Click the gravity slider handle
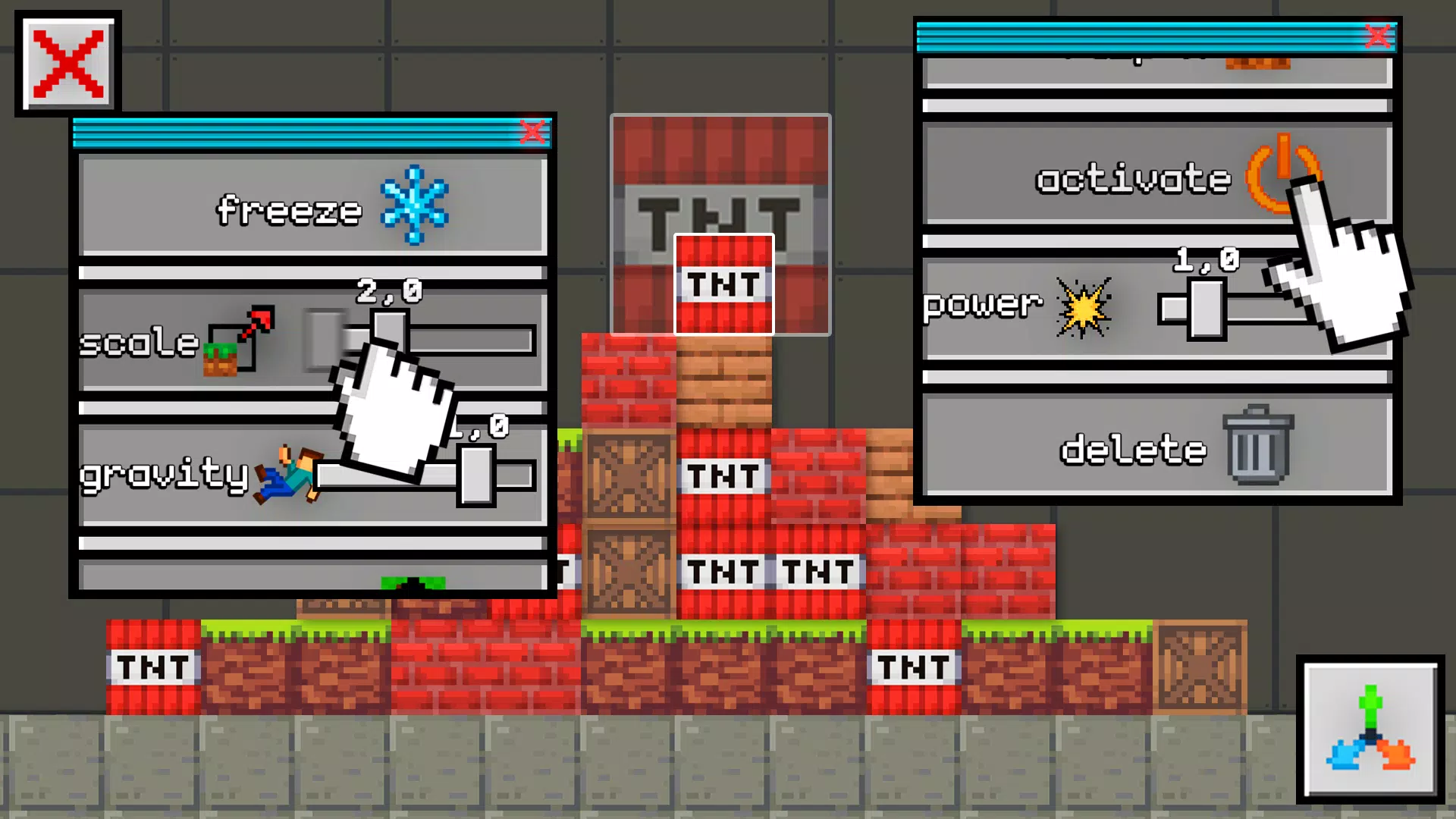This screenshot has width=1456, height=819. (x=476, y=474)
